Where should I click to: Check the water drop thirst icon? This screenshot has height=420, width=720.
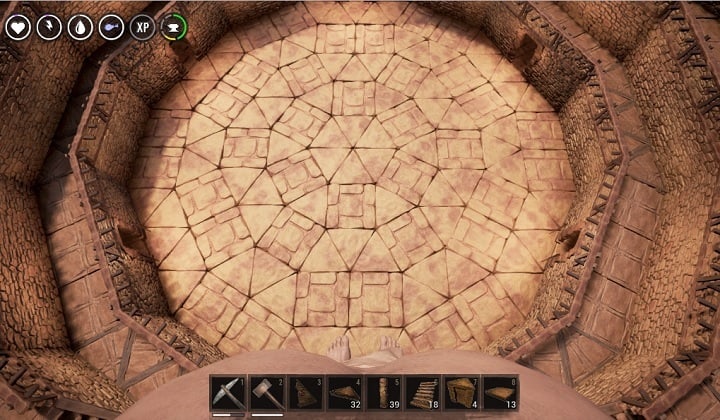pos(80,27)
